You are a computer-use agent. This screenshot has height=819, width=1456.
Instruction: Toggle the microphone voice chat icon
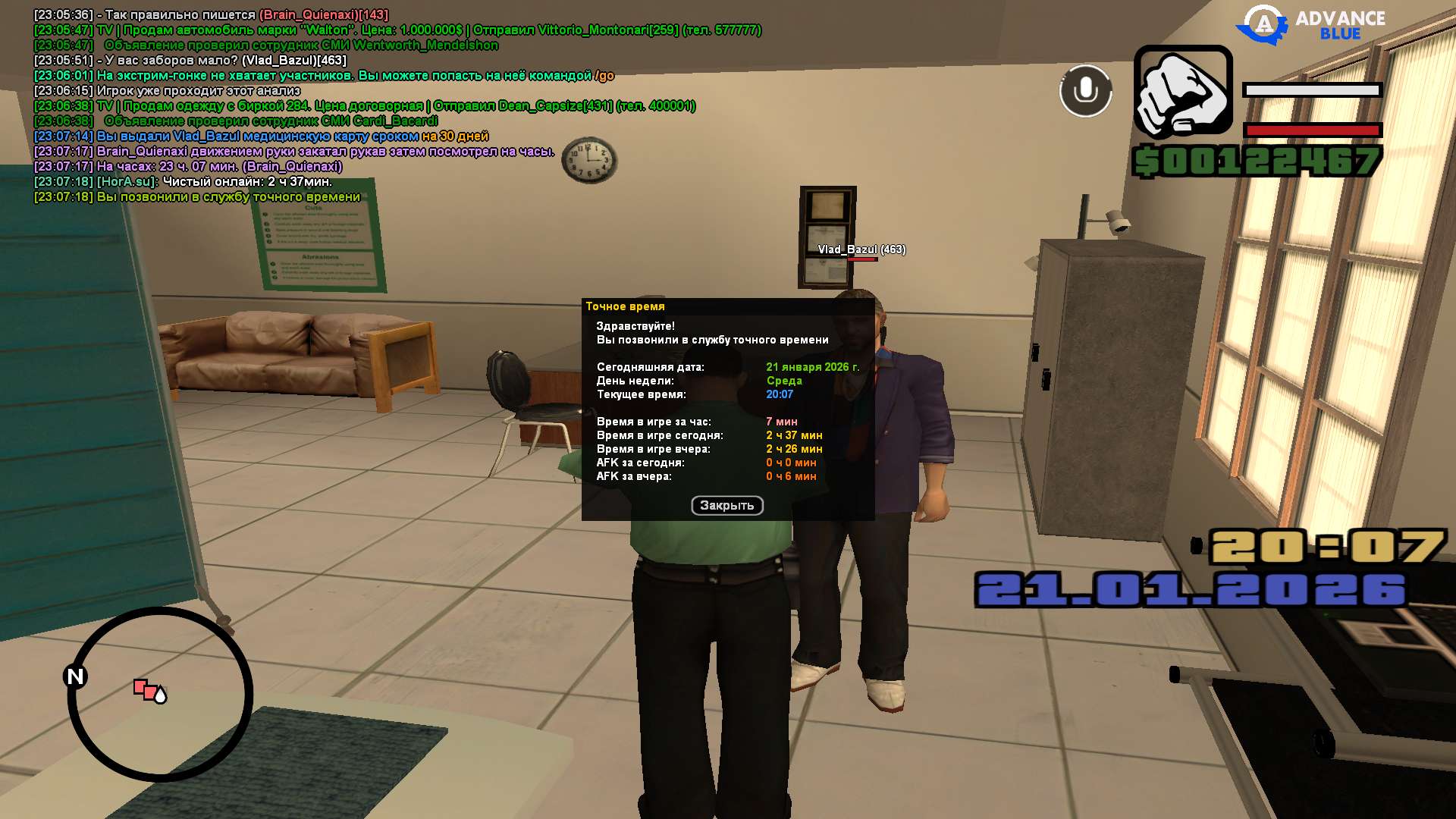(x=1085, y=91)
